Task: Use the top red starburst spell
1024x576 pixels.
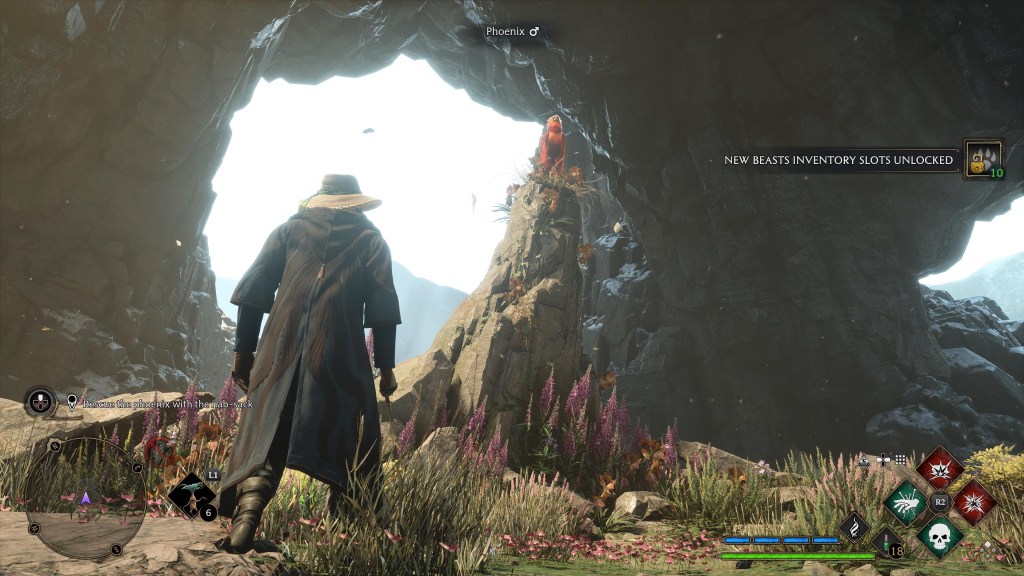Action: [940, 468]
